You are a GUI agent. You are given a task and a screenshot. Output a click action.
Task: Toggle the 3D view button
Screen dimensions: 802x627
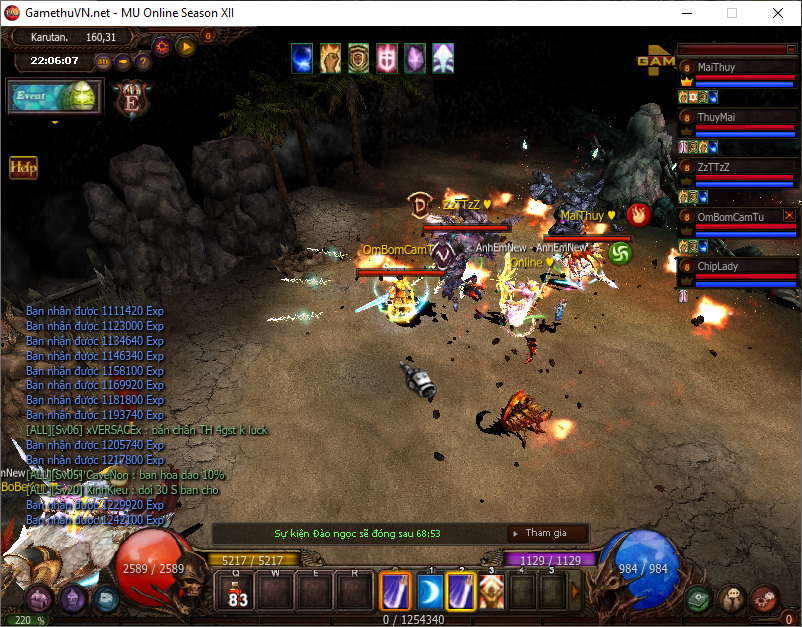(103, 61)
